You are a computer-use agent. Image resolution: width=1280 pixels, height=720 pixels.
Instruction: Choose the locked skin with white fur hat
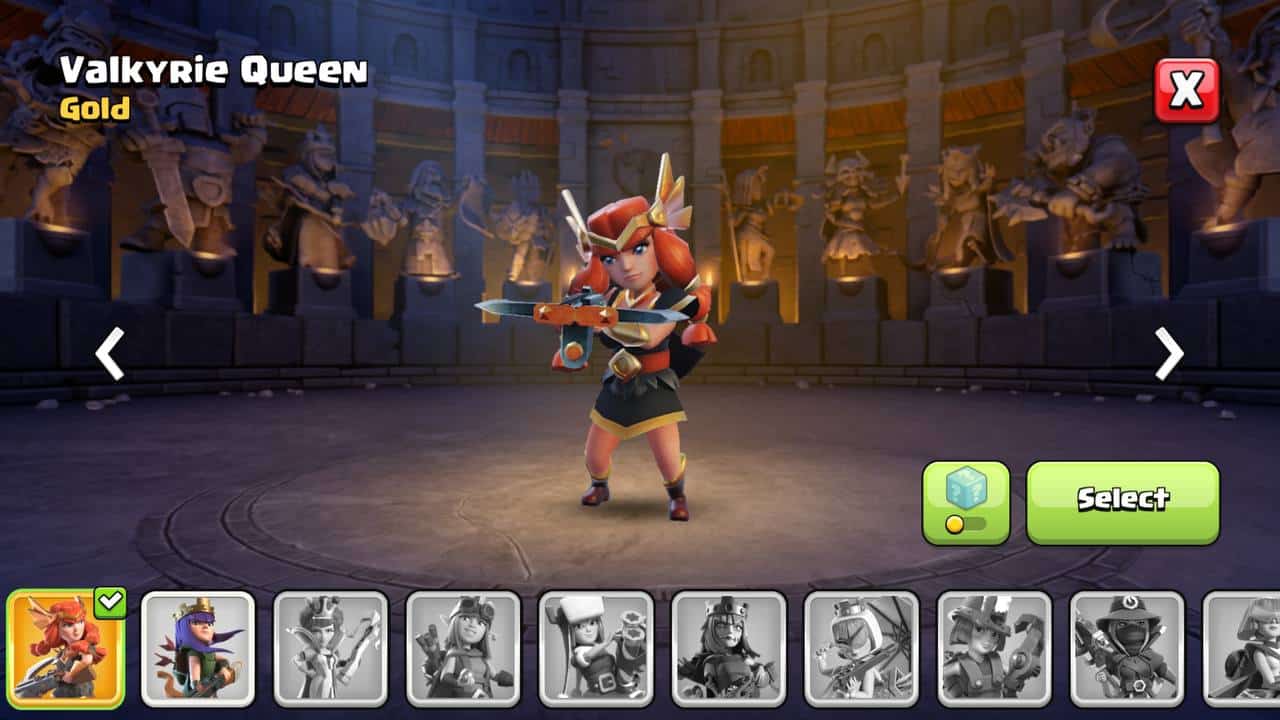pyautogui.click(x=596, y=649)
